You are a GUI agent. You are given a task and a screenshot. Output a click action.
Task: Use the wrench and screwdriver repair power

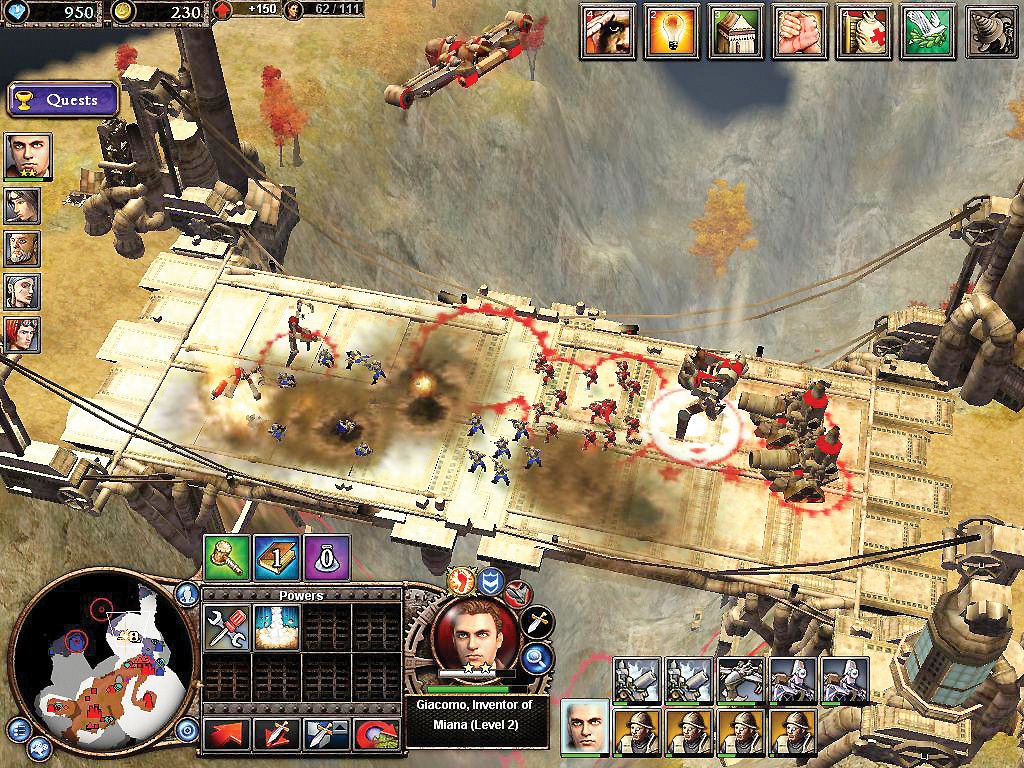(227, 628)
